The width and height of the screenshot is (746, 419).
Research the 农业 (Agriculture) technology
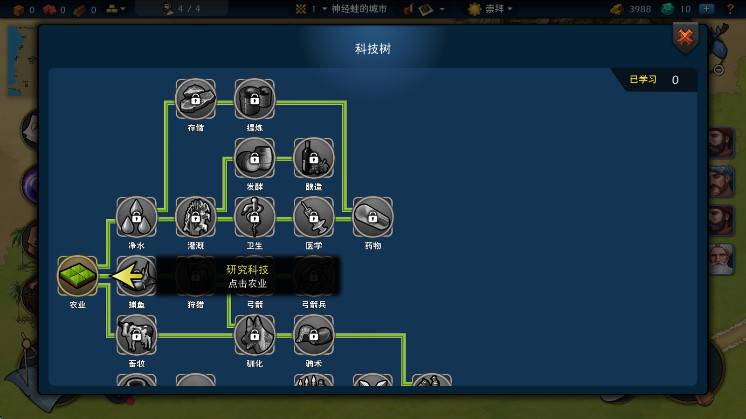point(77,277)
